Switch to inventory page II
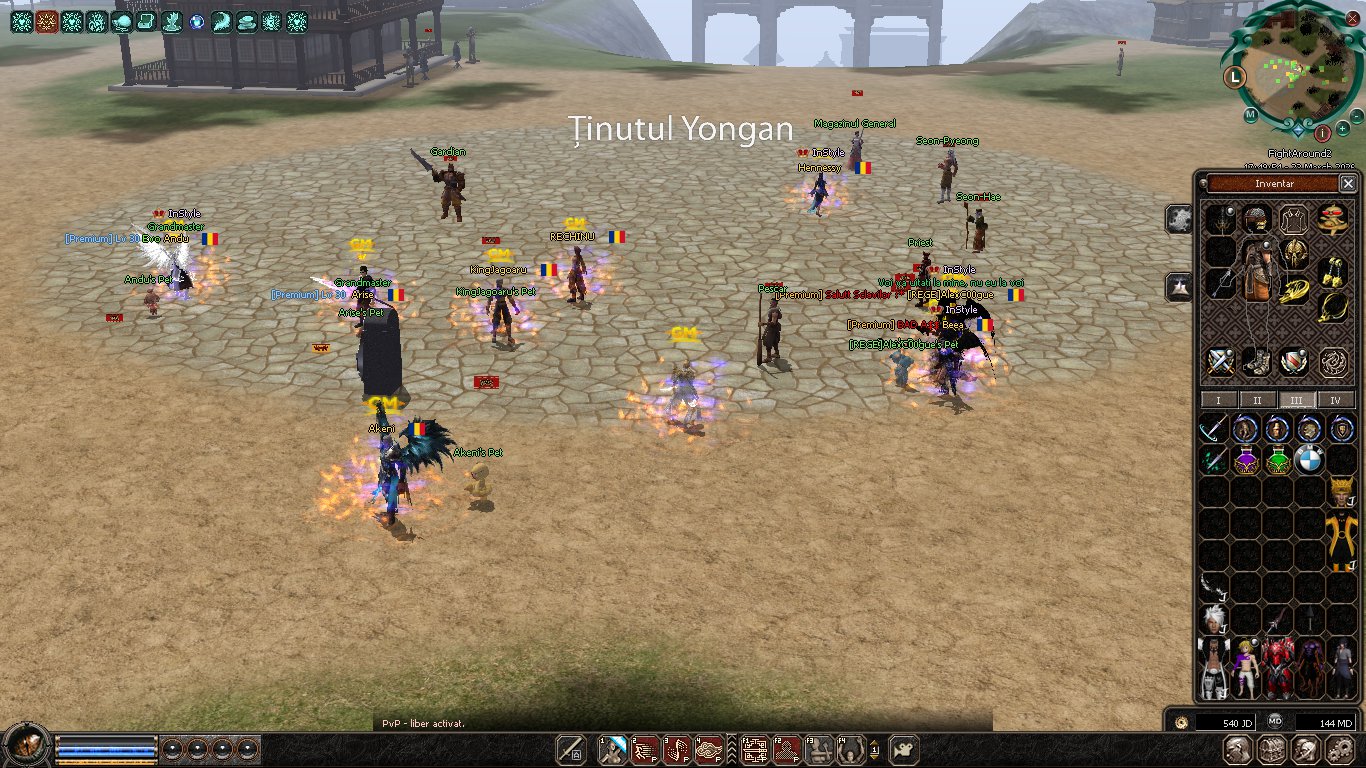1366x768 pixels. pyautogui.click(x=1257, y=400)
